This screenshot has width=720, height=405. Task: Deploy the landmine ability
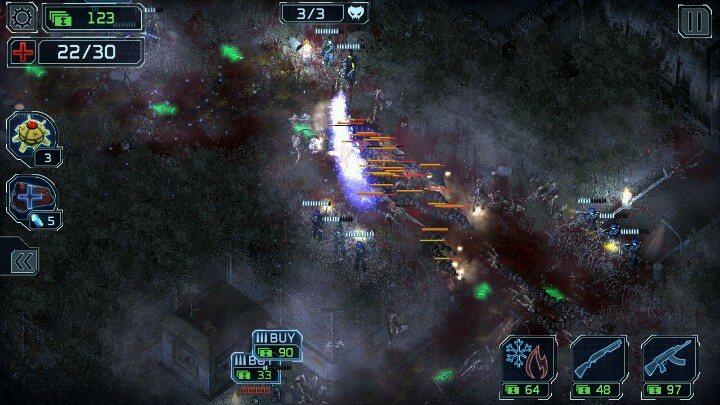click(30, 134)
